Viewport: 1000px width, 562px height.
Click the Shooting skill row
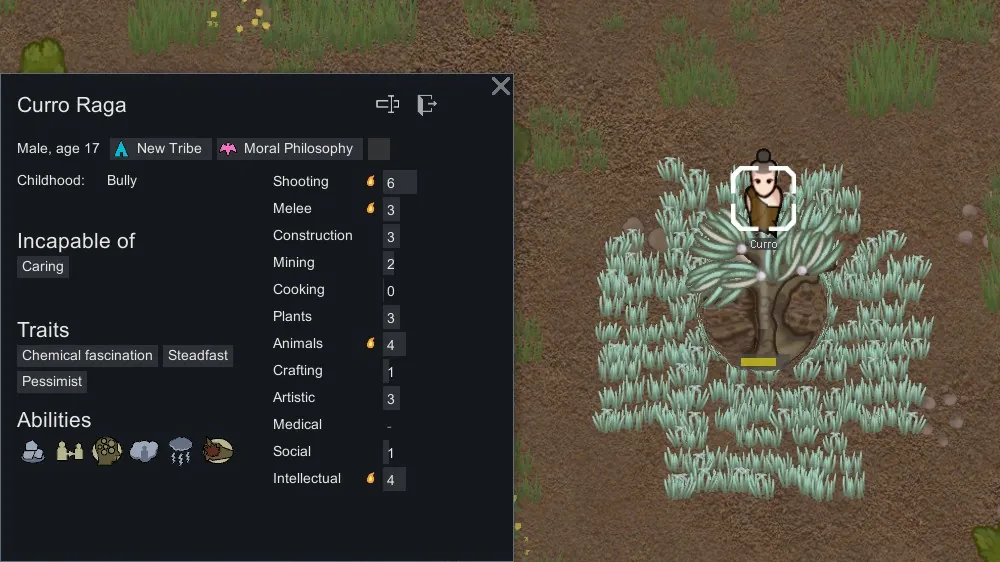(340, 182)
